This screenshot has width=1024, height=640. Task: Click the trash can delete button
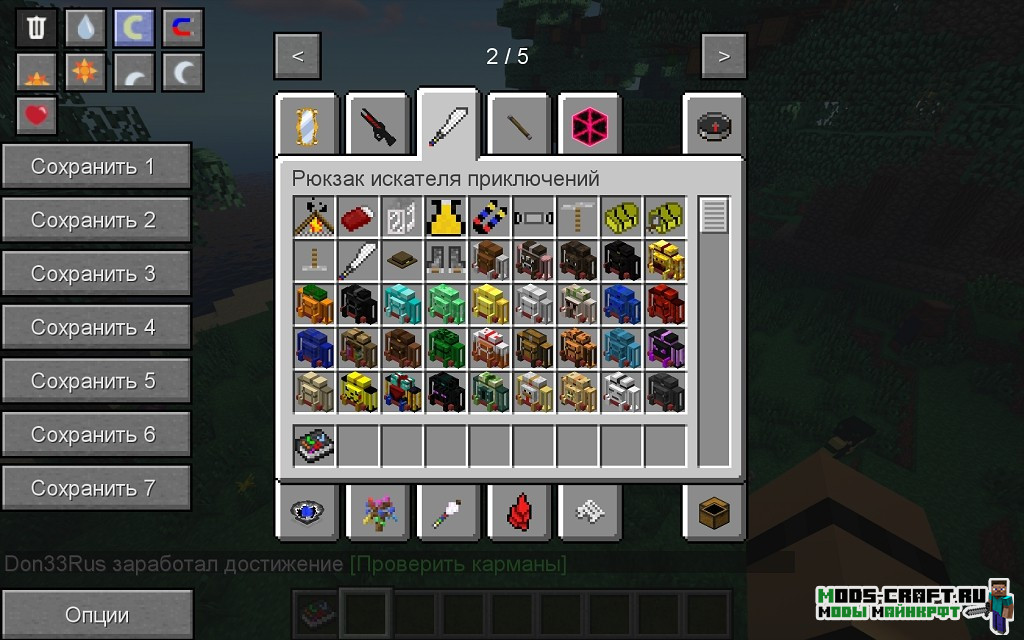point(37,28)
